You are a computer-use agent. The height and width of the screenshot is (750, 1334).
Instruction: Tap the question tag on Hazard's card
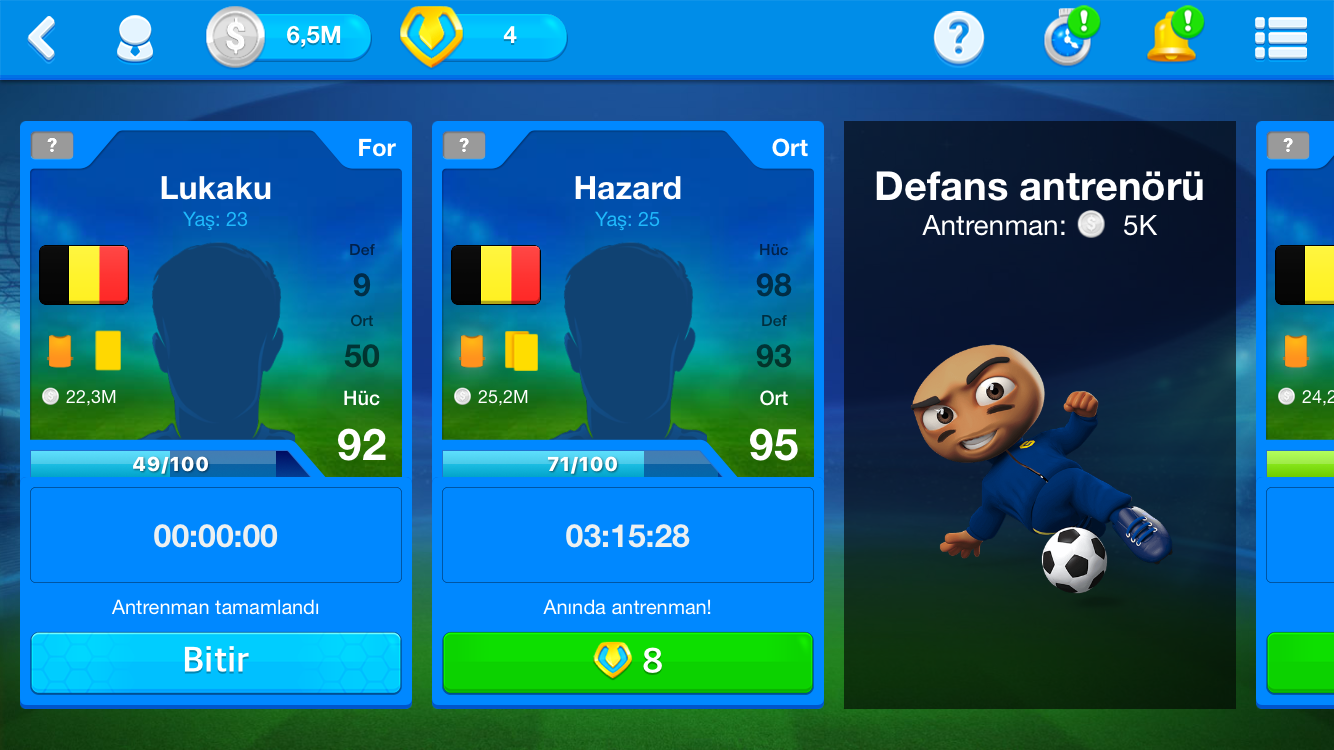[464, 146]
